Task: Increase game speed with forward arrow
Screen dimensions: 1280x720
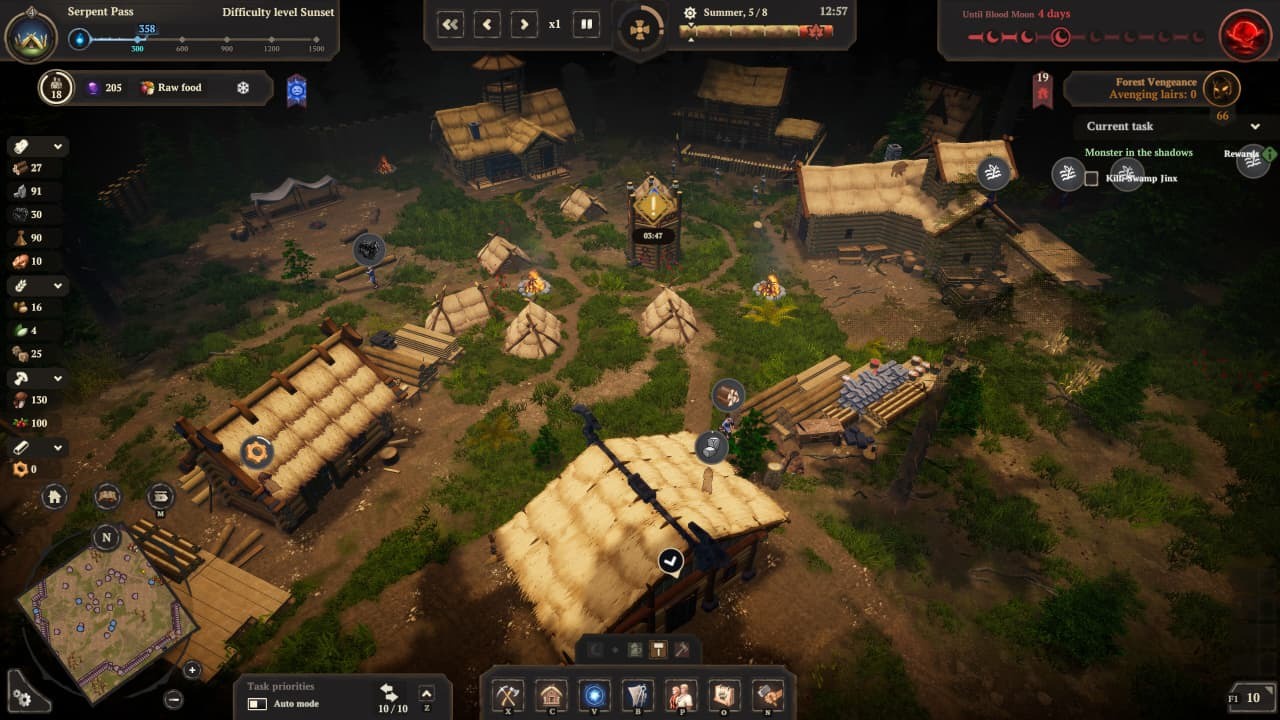Action: click(x=524, y=24)
